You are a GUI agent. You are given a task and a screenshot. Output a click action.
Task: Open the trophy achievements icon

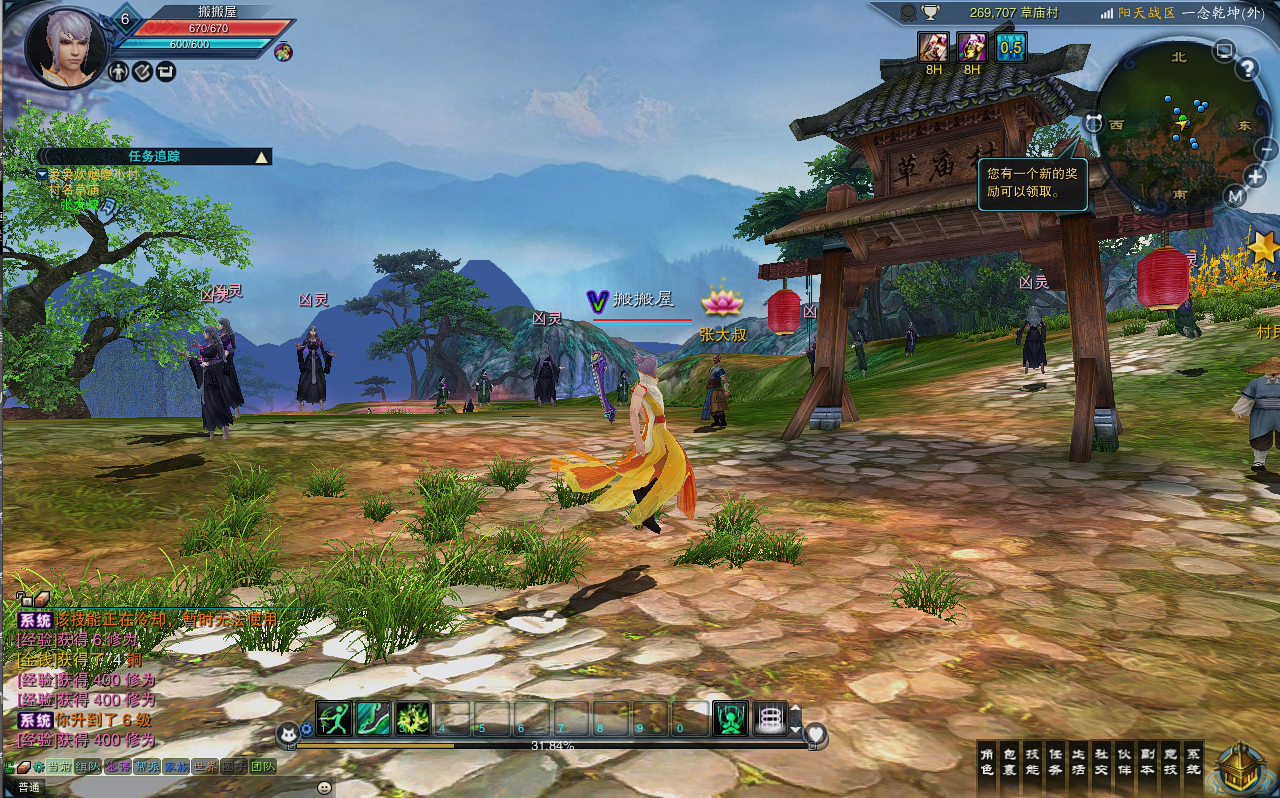pyautogui.click(x=931, y=13)
